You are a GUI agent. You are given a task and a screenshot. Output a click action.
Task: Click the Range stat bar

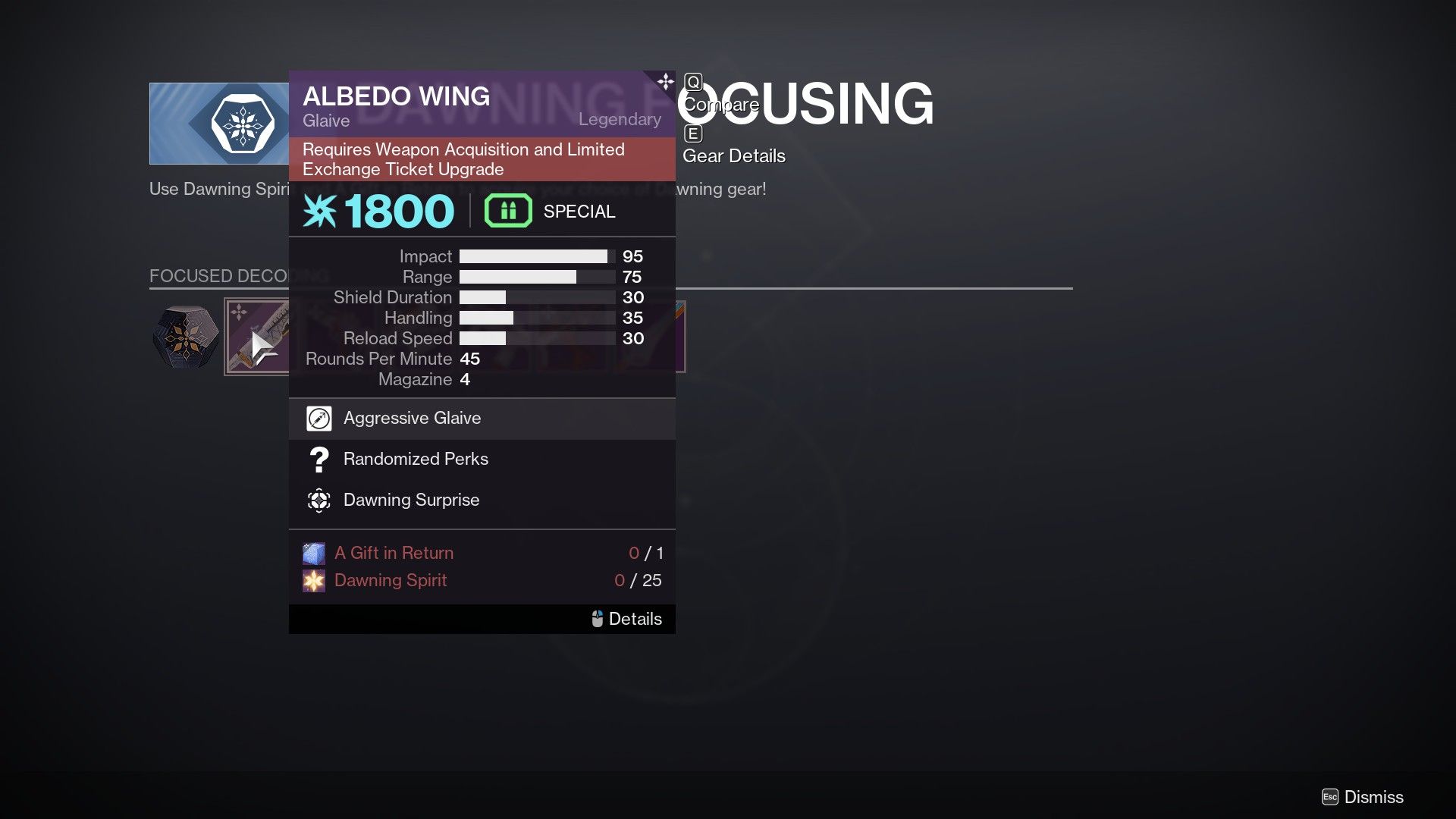click(533, 277)
